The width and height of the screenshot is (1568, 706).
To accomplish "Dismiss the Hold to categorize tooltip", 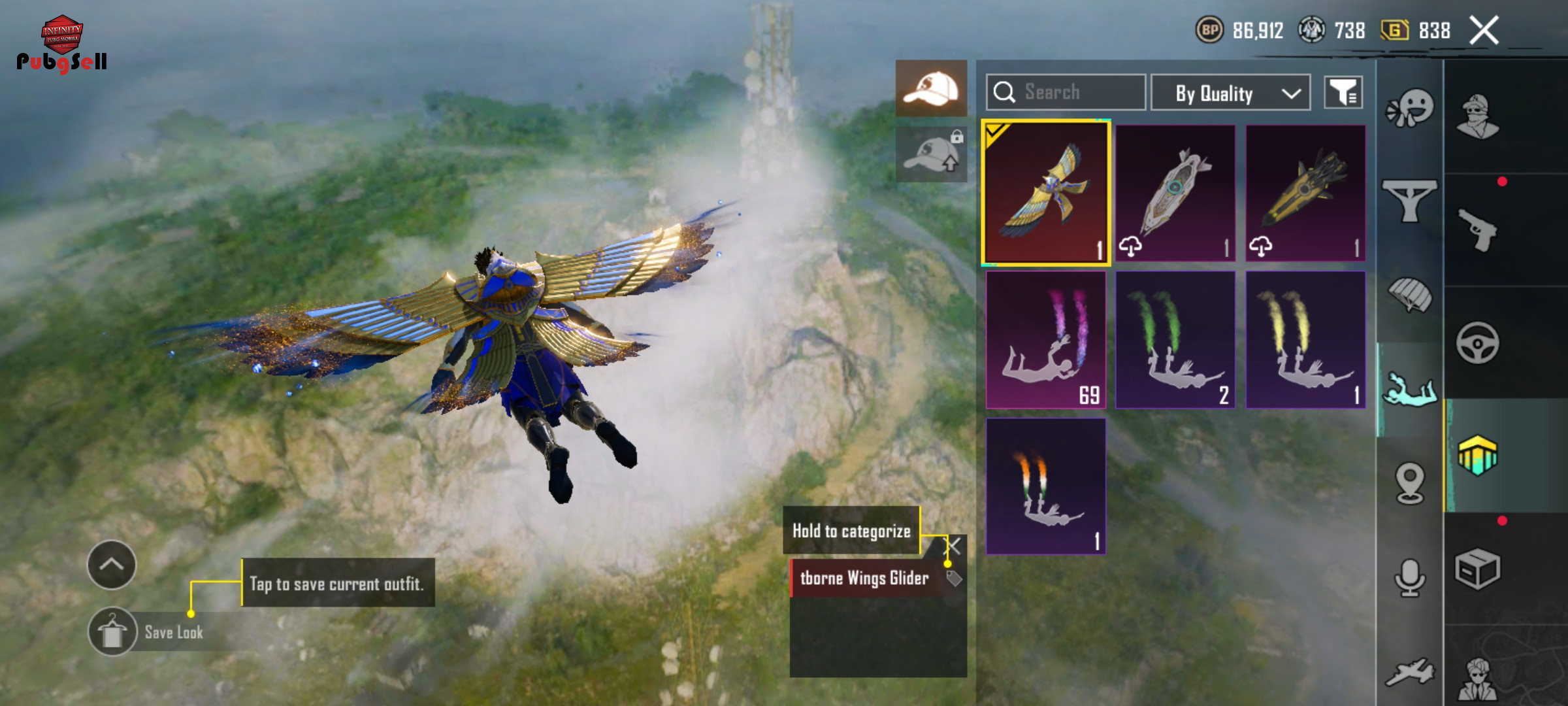I will coord(955,545).
